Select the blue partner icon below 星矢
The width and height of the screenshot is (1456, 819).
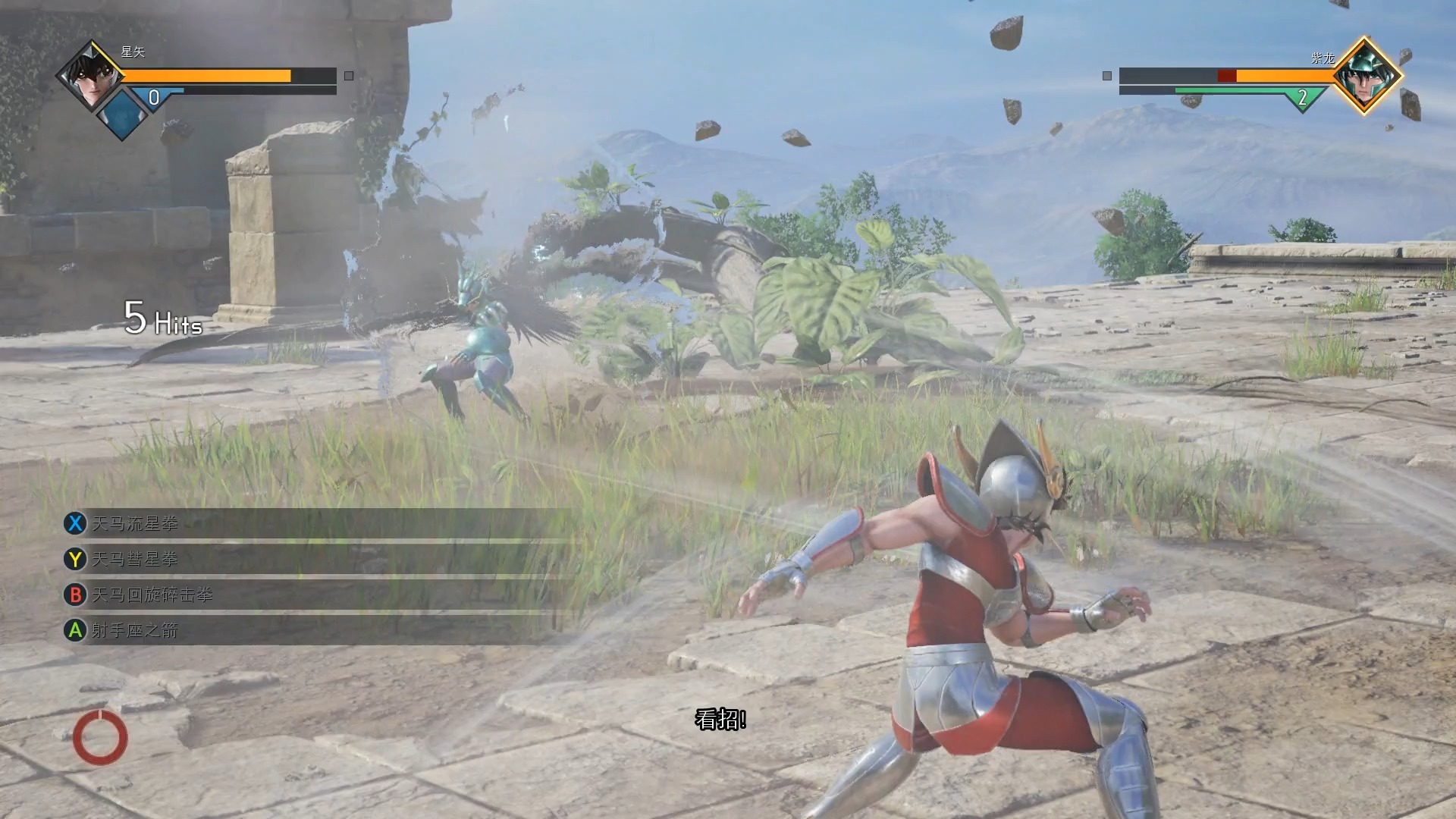122,114
